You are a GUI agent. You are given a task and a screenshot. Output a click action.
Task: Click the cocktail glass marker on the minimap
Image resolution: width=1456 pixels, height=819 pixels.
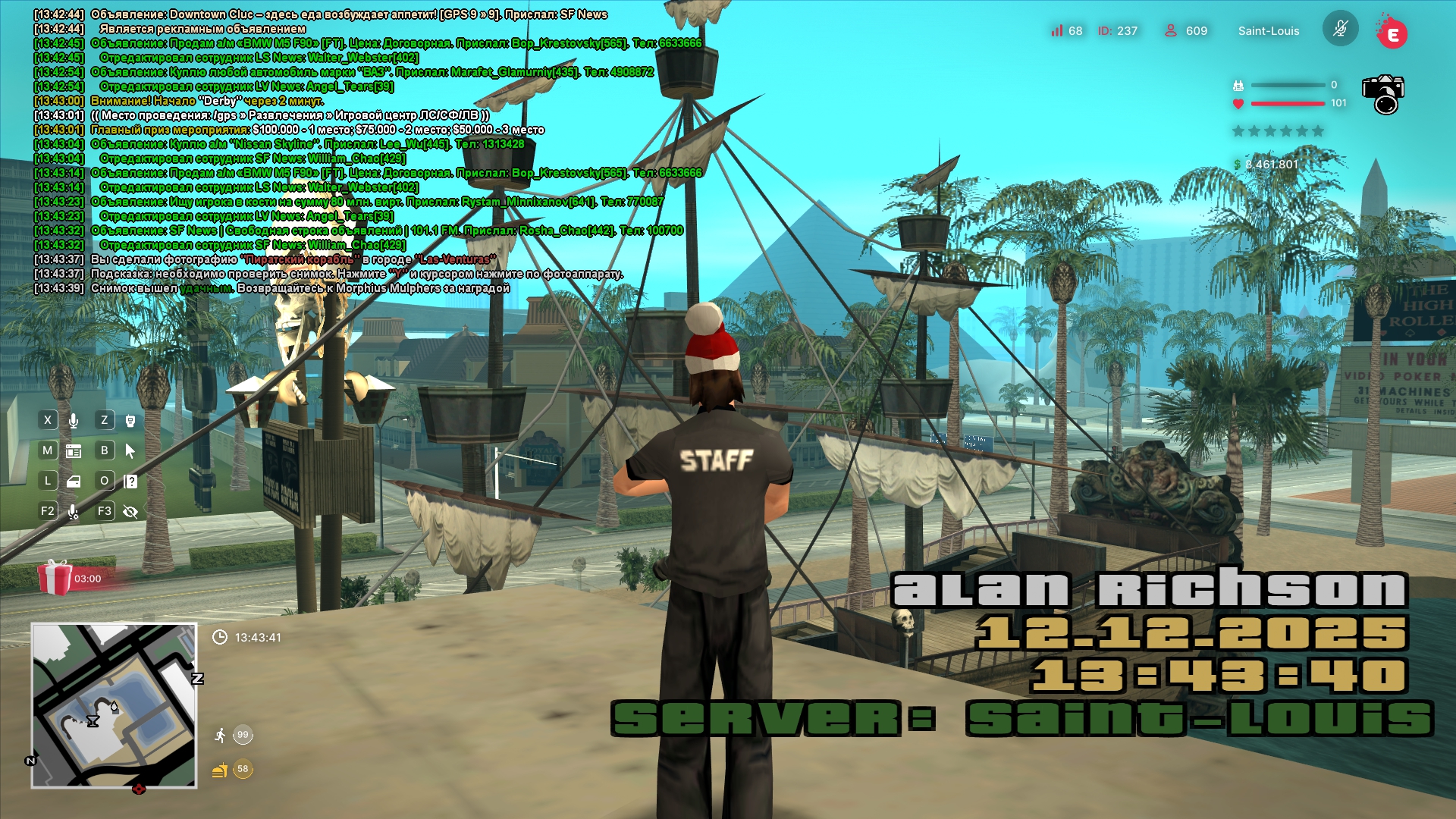coord(93,721)
